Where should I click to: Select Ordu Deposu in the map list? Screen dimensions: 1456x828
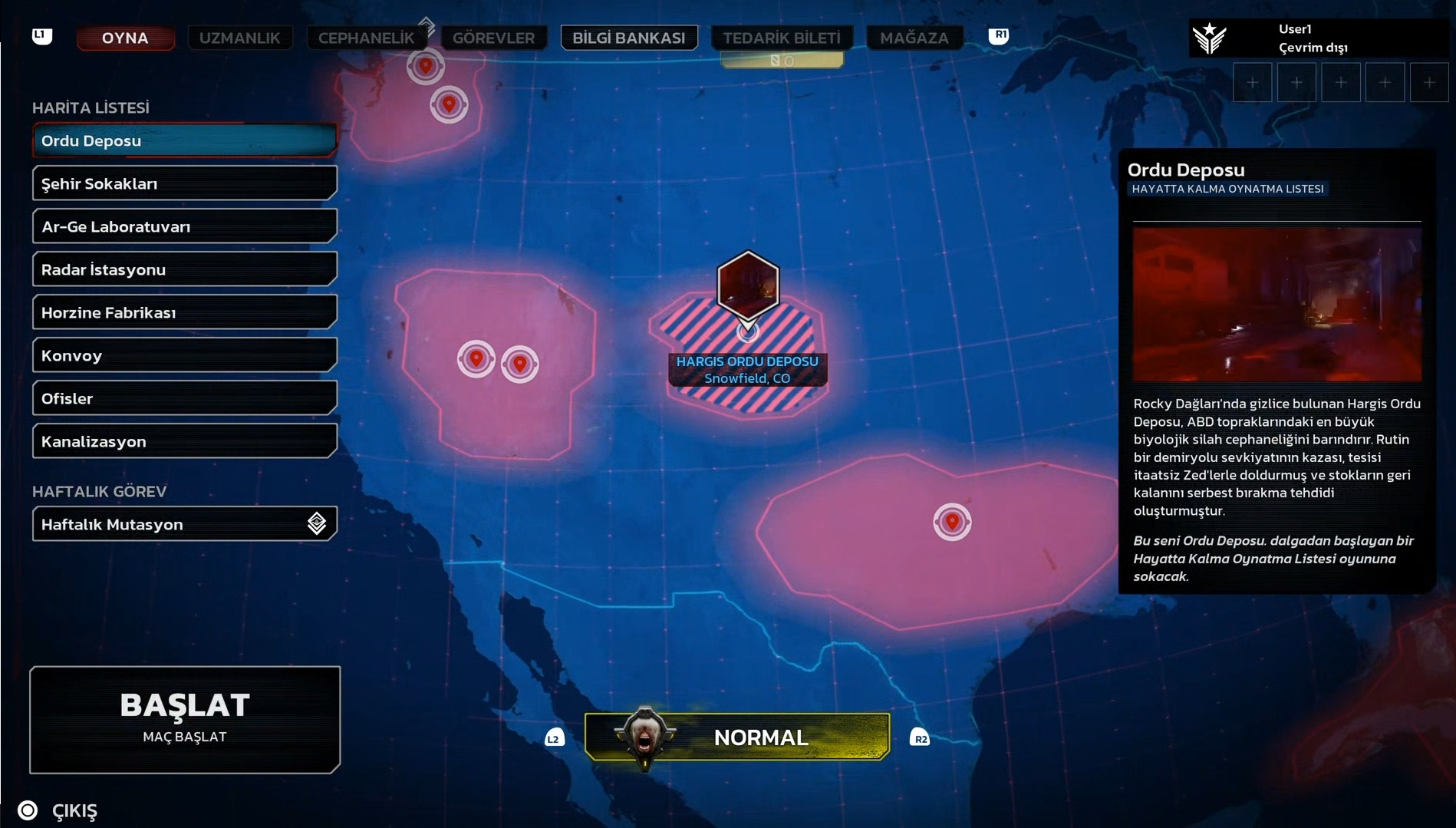[x=184, y=140]
